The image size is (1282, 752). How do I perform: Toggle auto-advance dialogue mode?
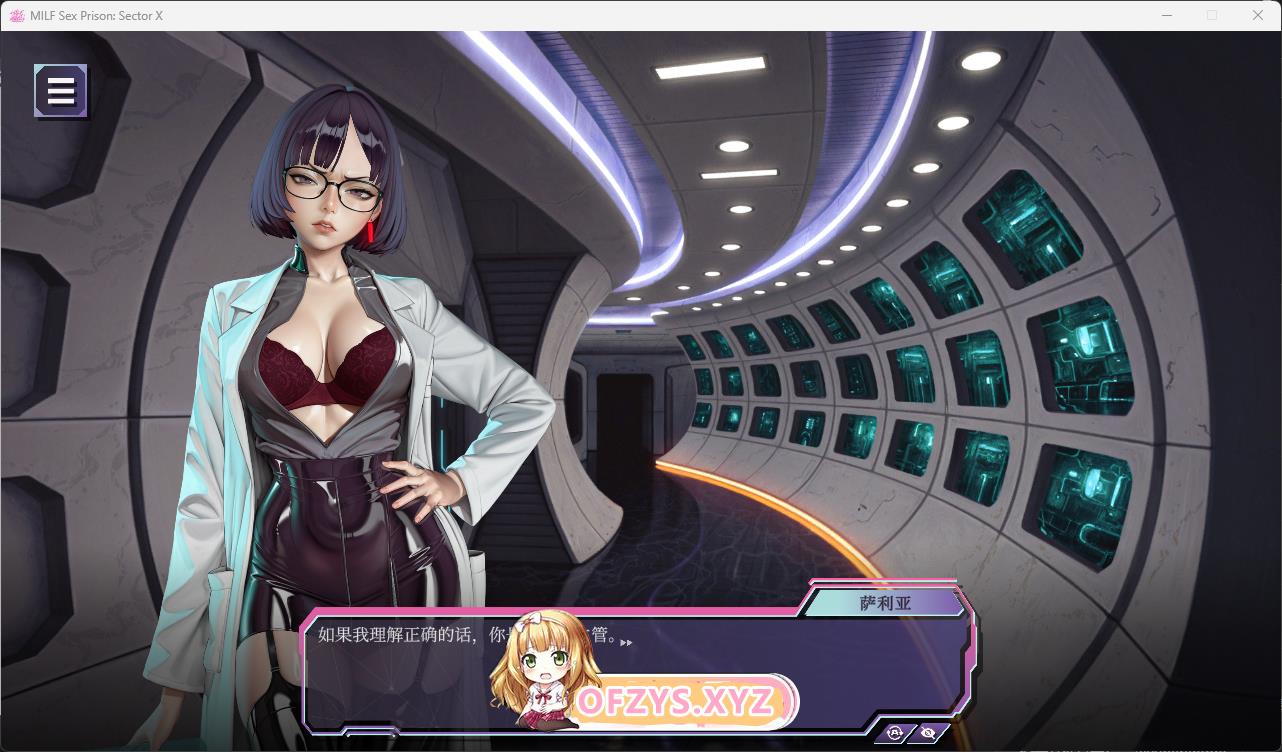tap(895, 733)
